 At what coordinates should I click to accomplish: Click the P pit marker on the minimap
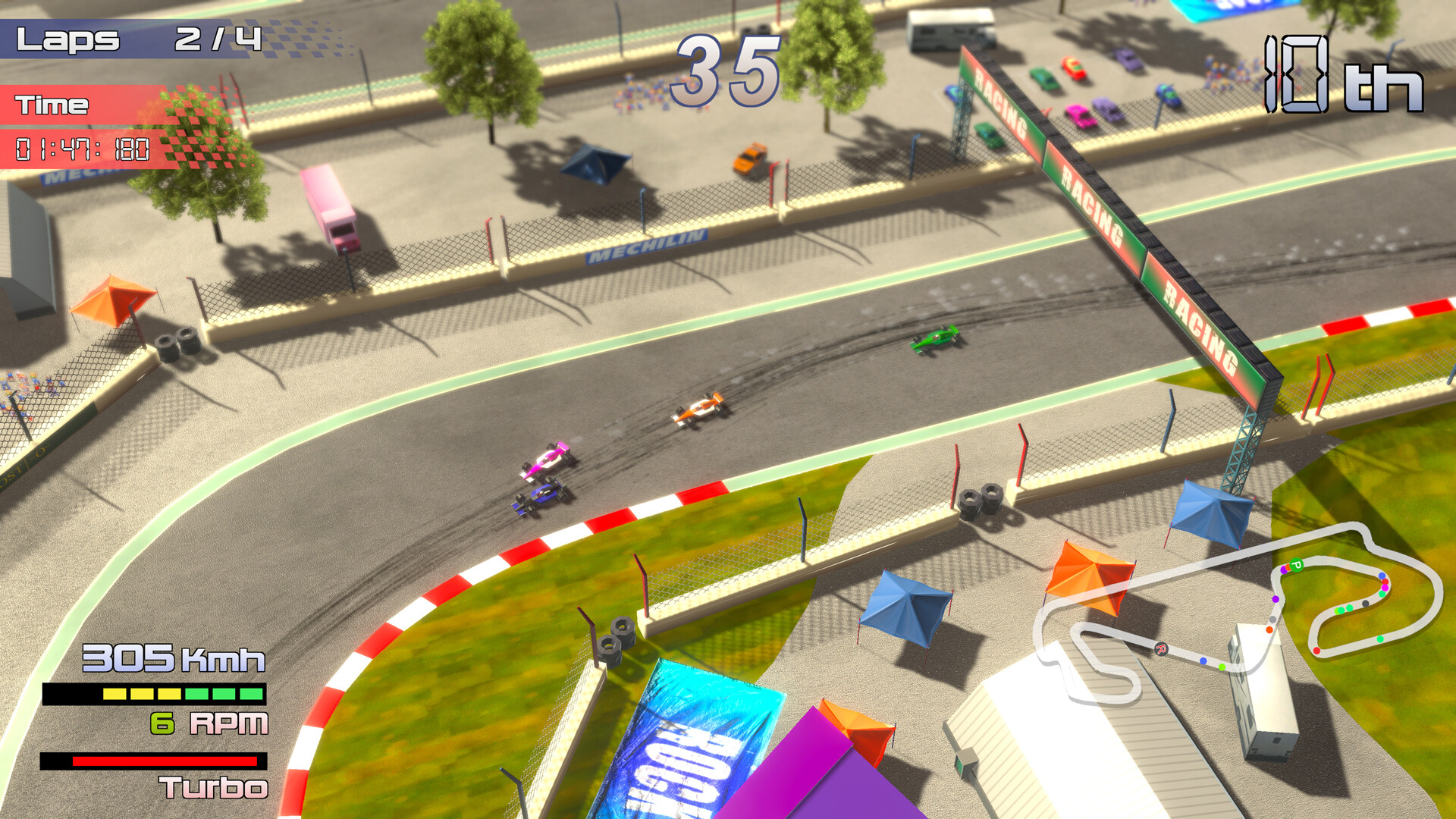click(1297, 565)
